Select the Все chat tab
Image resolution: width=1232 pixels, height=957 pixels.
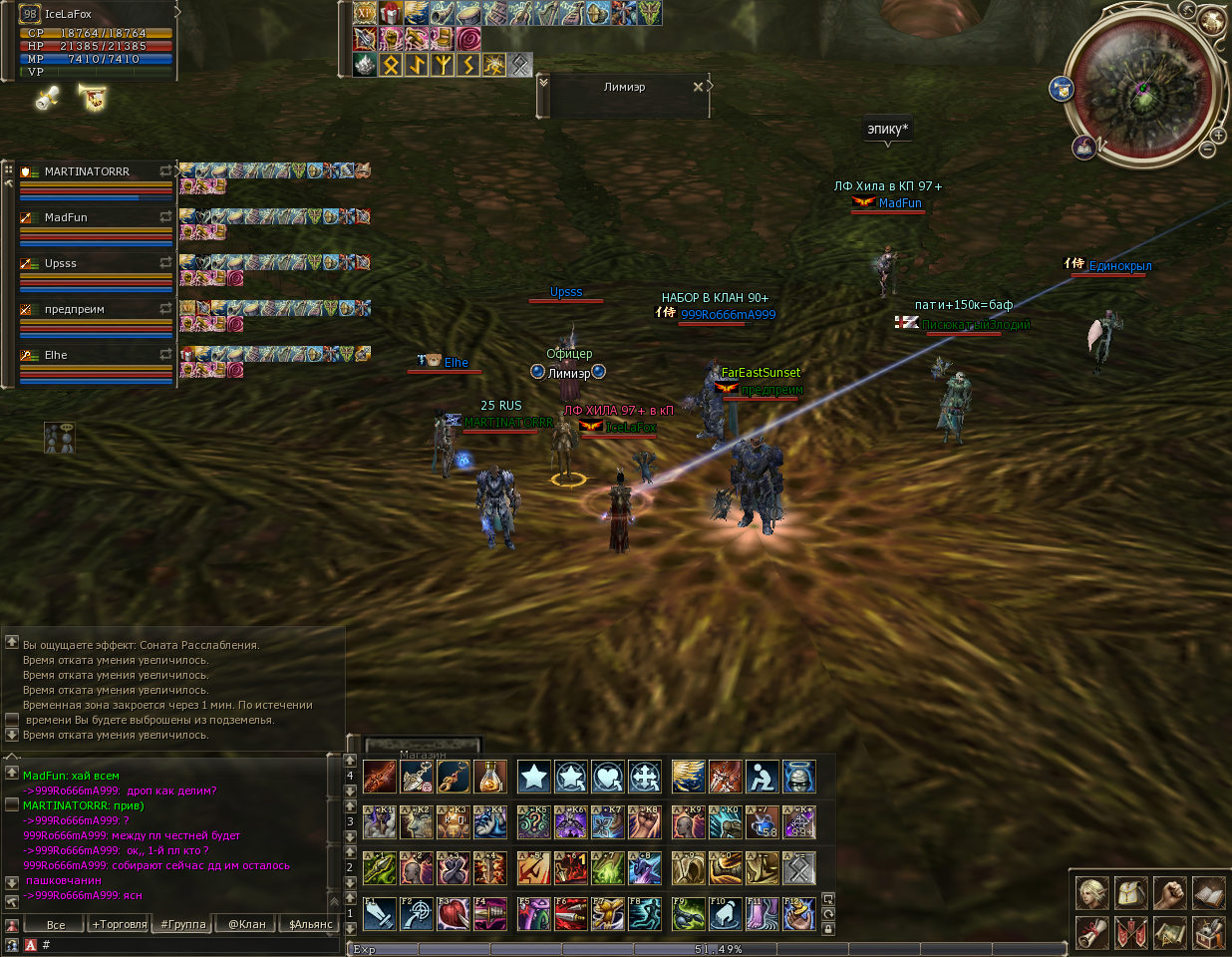56,924
